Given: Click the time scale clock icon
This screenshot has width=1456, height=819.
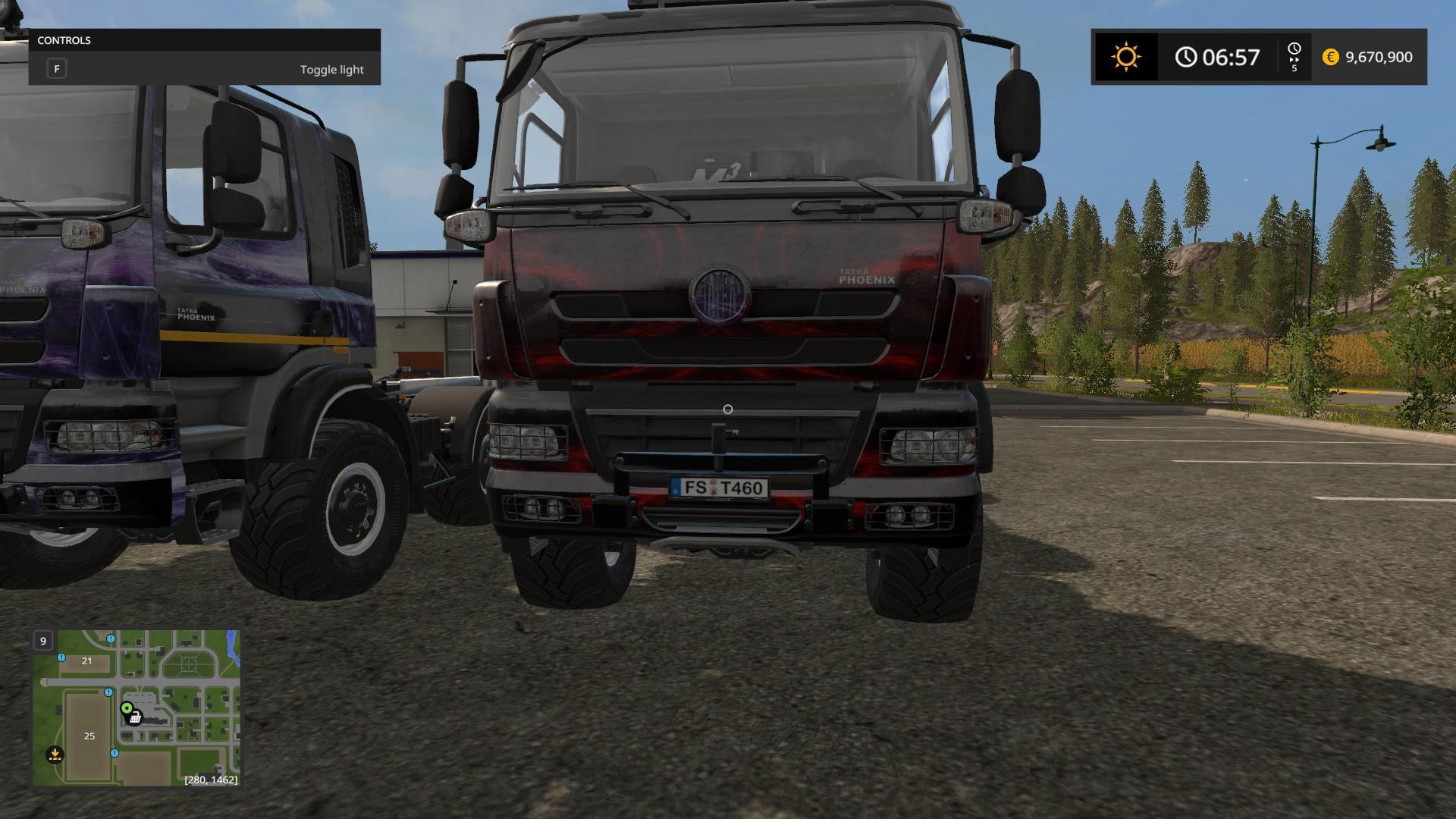Looking at the screenshot, I should pos(1294,49).
